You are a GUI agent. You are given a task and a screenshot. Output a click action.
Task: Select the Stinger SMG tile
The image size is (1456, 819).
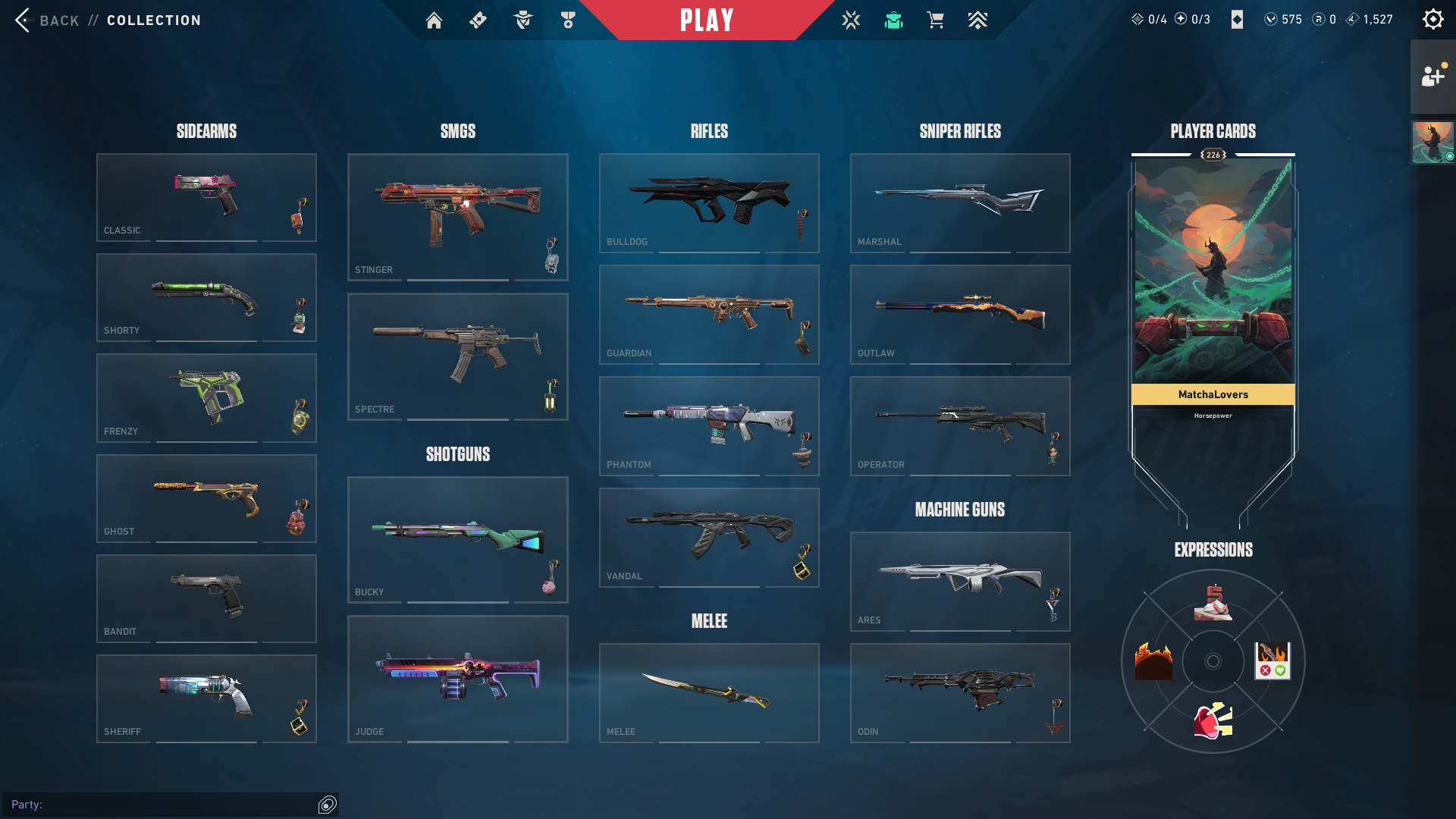click(x=457, y=217)
